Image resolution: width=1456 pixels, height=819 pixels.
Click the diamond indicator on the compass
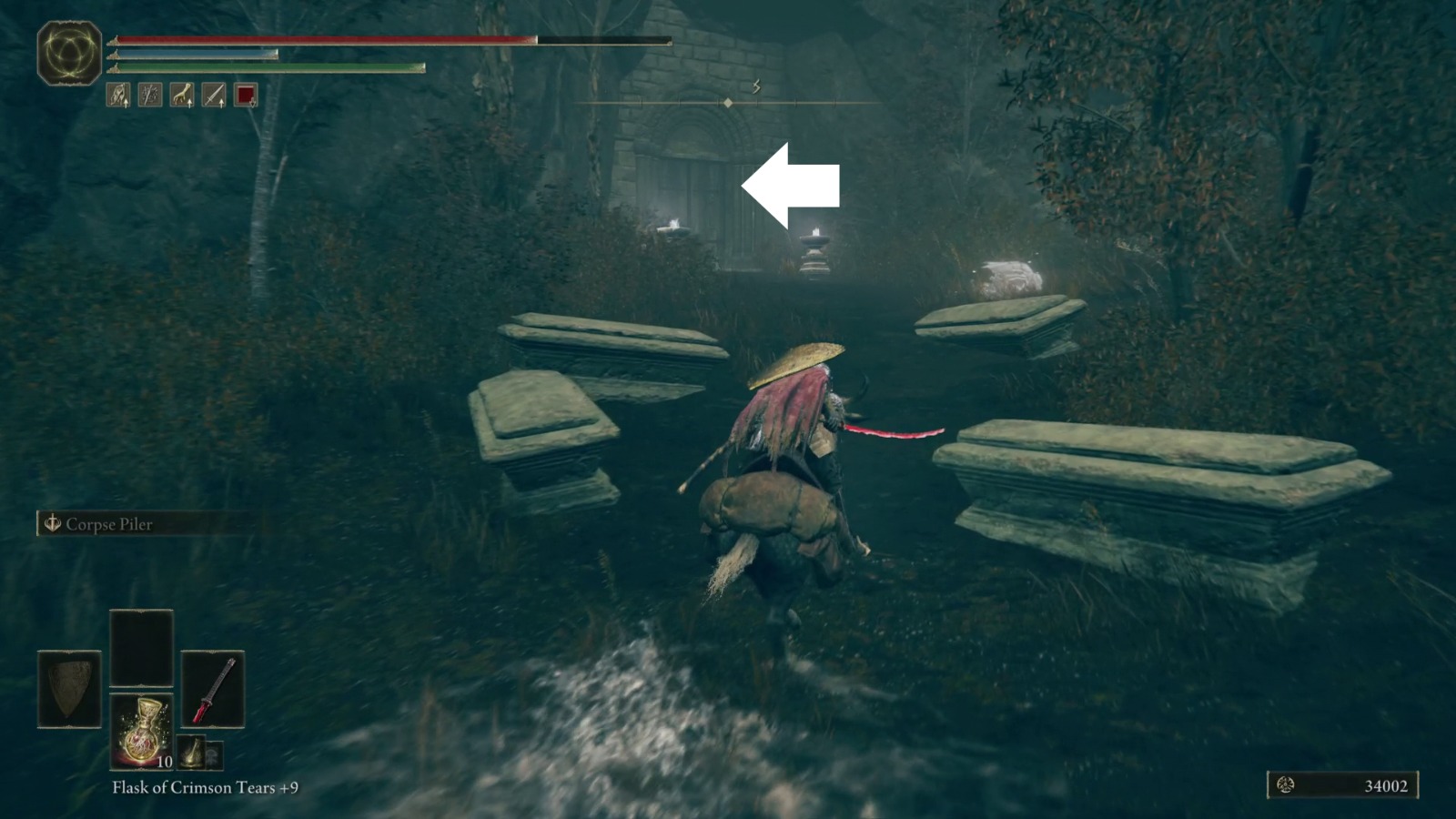729,103
